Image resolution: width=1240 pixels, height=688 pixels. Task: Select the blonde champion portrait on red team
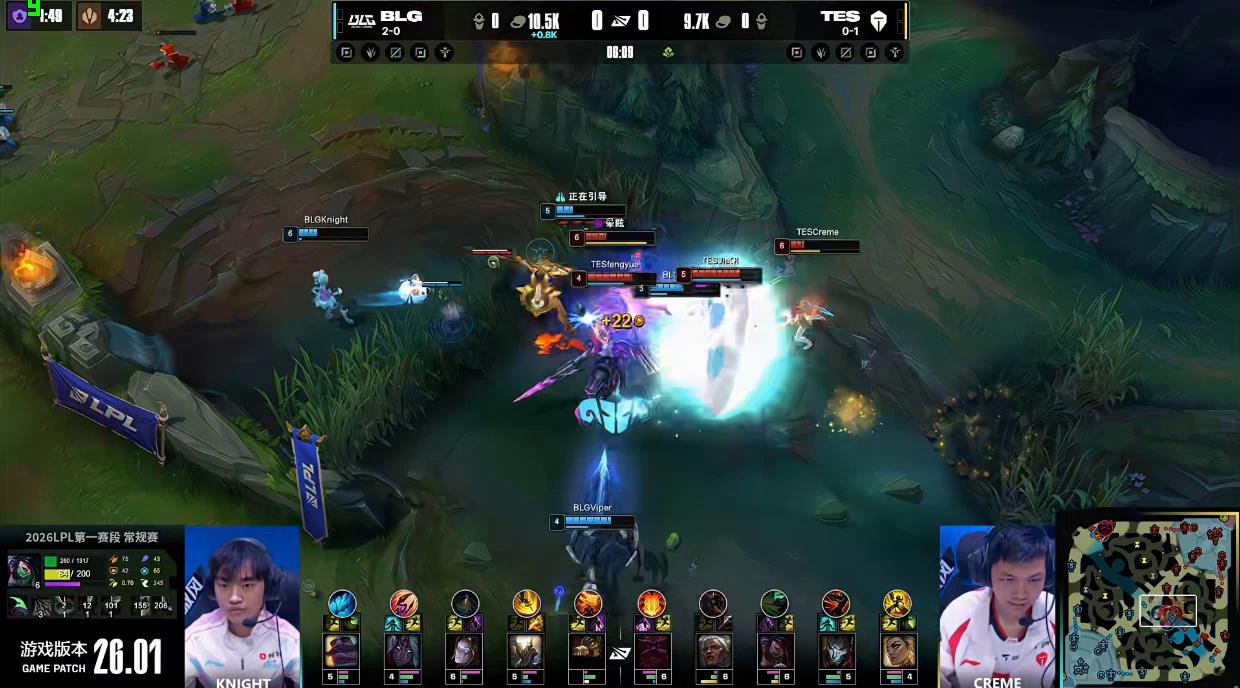click(x=897, y=651)
